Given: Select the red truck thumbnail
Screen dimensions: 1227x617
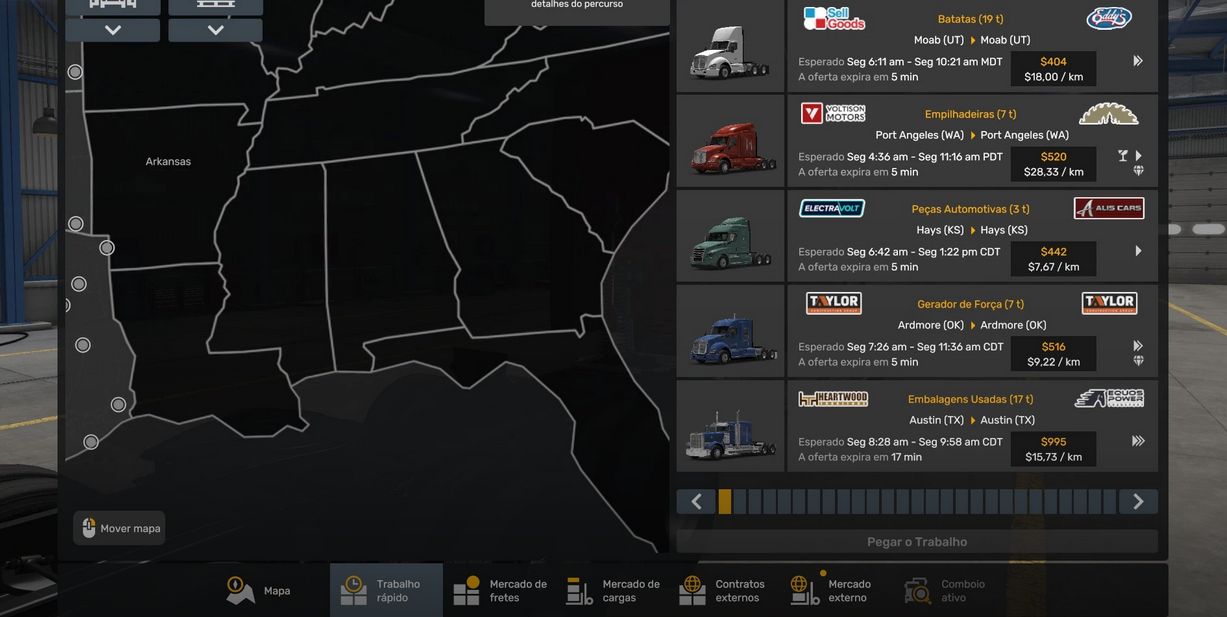Looking at the screenshot, I should coord(730,142).
